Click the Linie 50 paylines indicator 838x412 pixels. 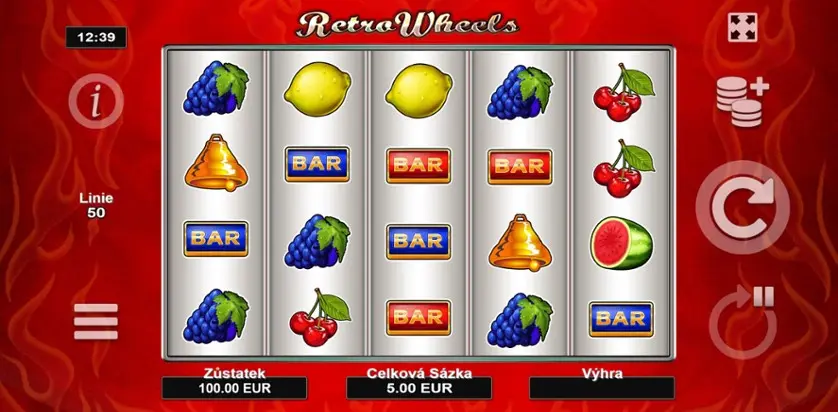click(96, 205)
